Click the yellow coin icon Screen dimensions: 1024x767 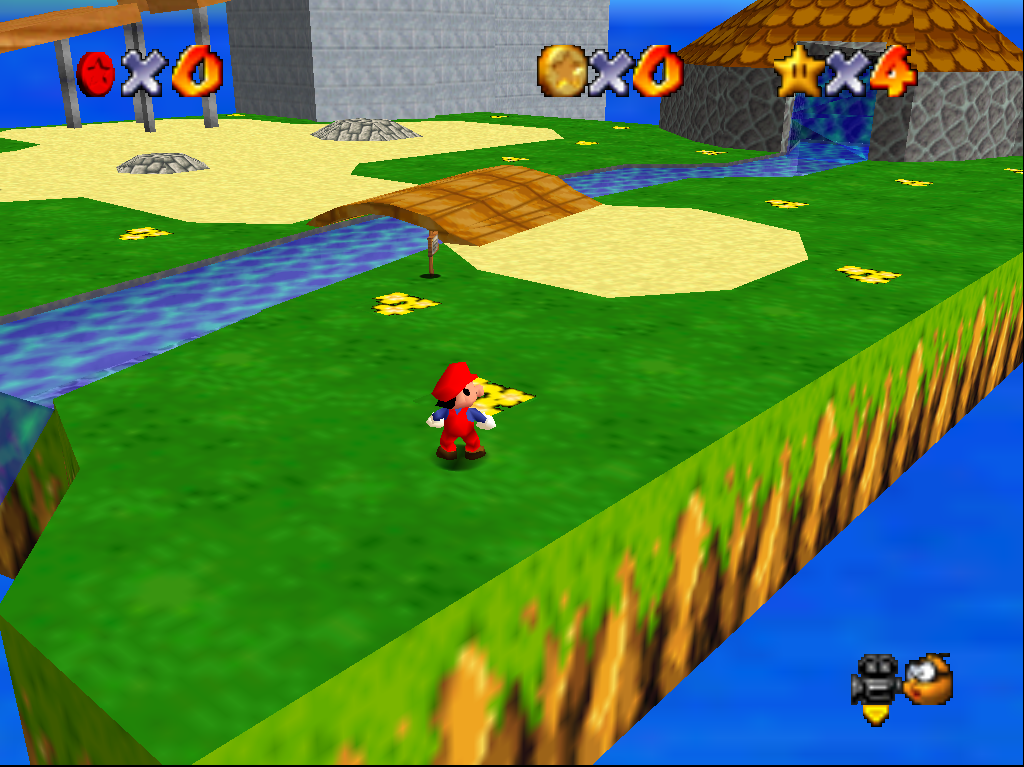click(561, 70)
